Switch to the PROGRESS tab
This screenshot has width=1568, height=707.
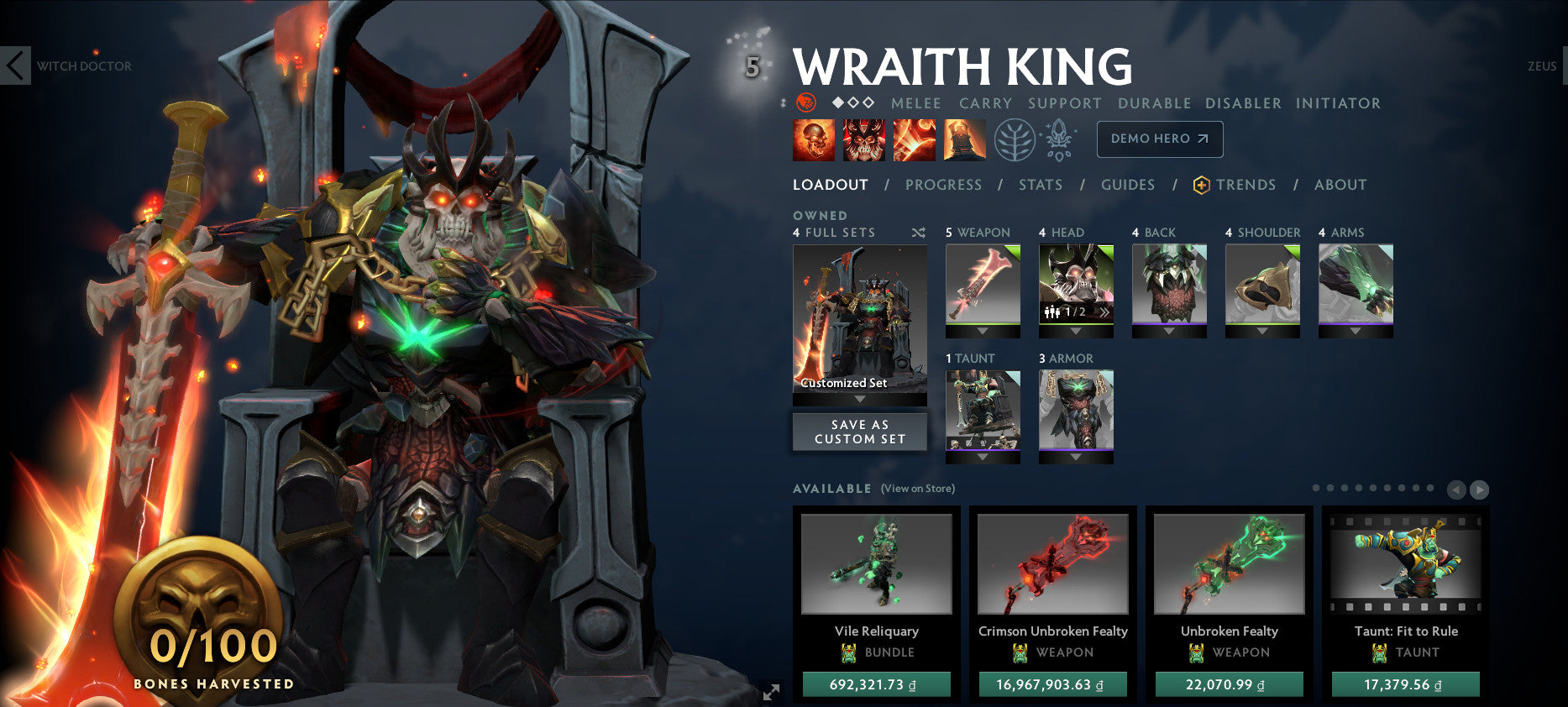click(x=944, y=185)
